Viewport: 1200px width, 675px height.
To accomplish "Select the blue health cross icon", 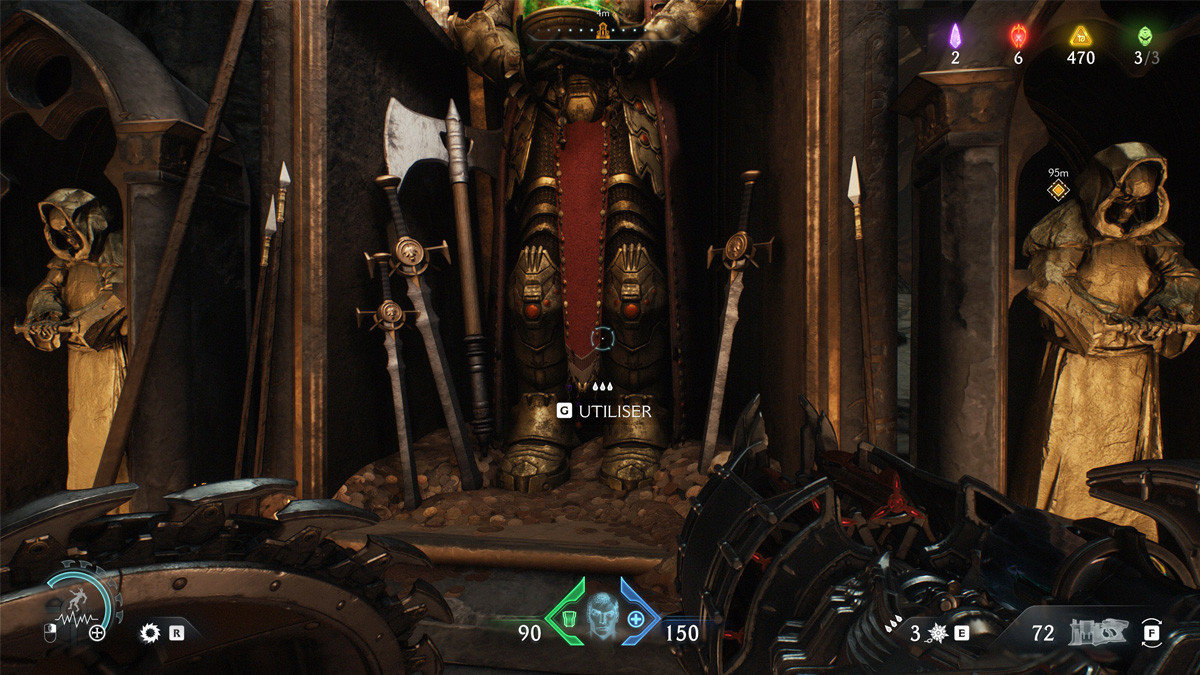I will coord(636,618).
